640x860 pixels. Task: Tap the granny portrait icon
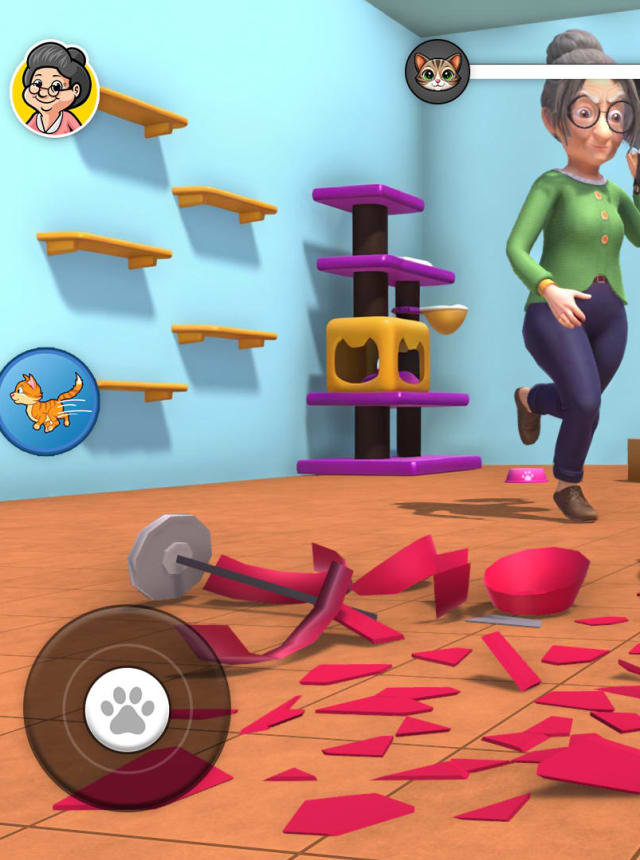point(54,88)
